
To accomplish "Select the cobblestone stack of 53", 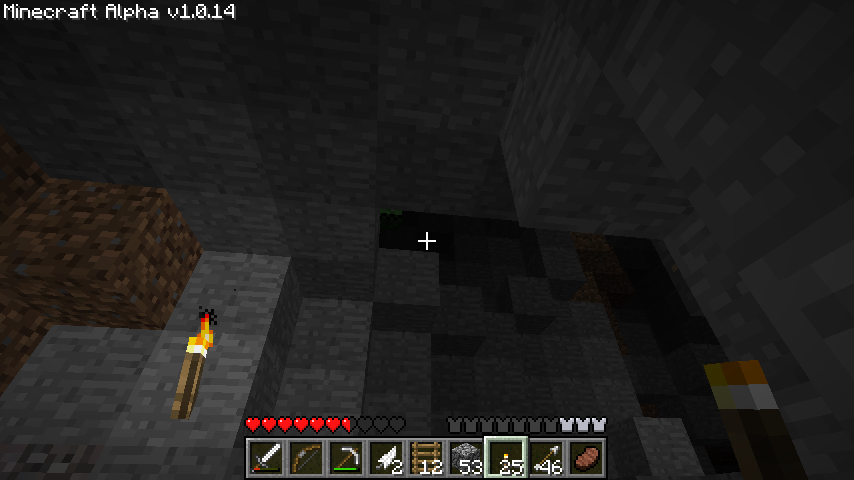I will click(465, 459).
